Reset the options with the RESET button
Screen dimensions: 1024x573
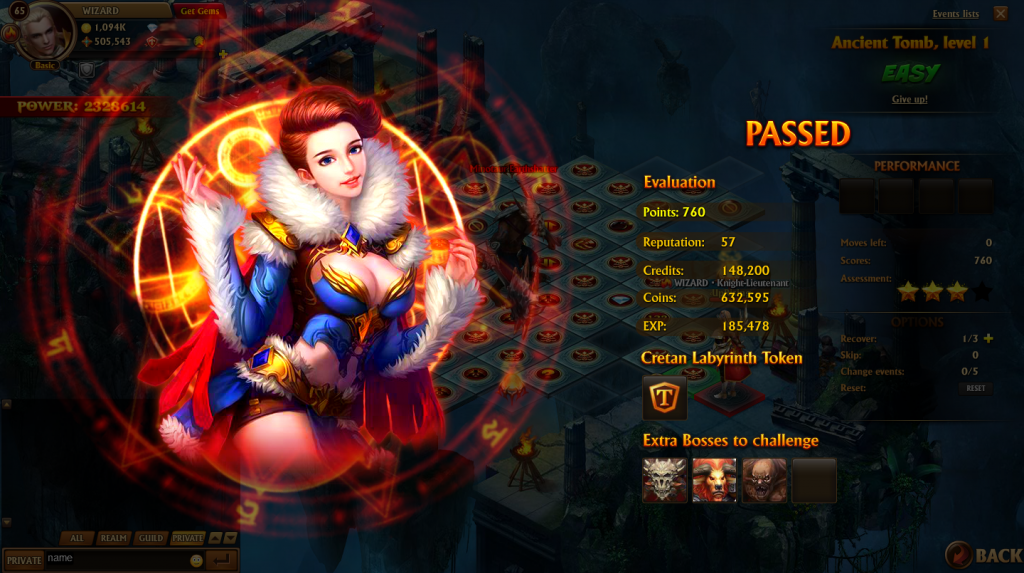pos(975,388)
